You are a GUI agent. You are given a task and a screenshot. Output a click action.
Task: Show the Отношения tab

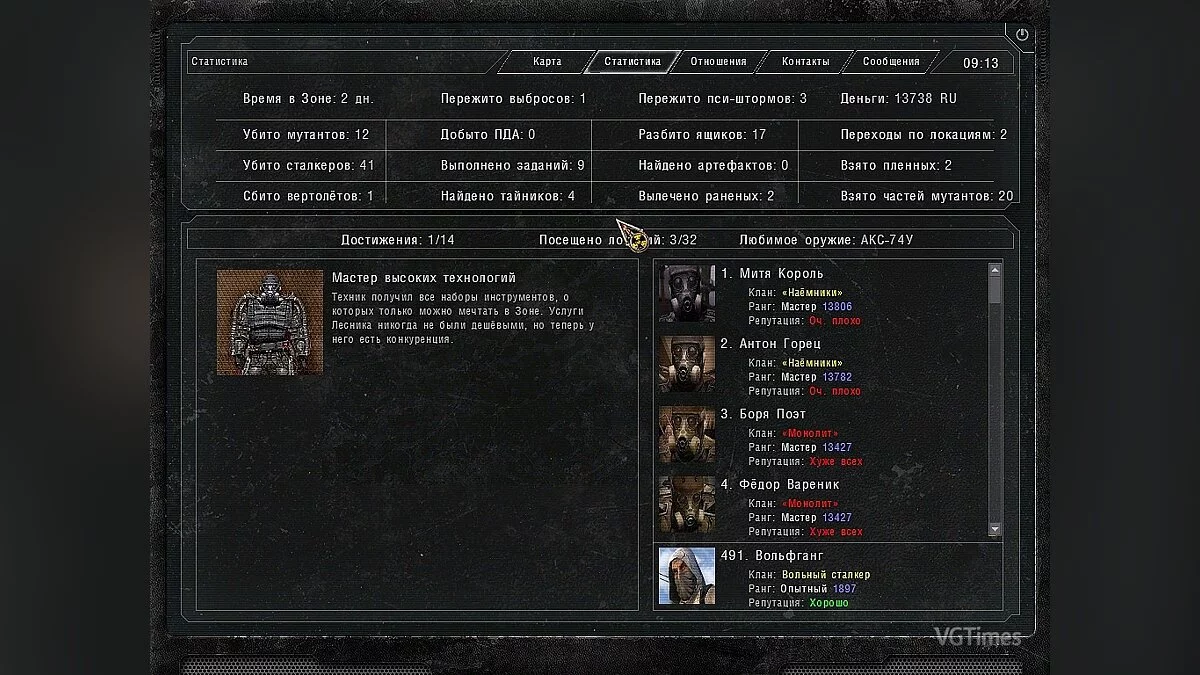pos(718,62)
